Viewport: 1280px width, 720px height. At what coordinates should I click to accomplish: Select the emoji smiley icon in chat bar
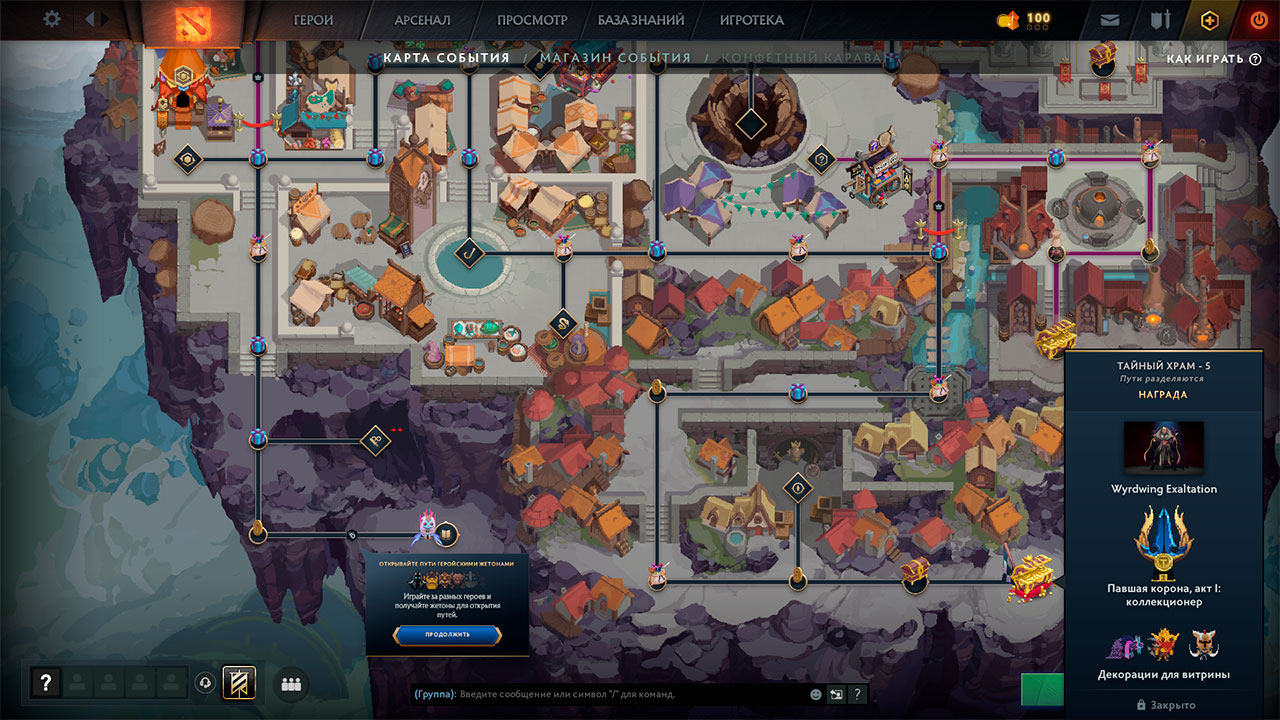click(815, 694)
